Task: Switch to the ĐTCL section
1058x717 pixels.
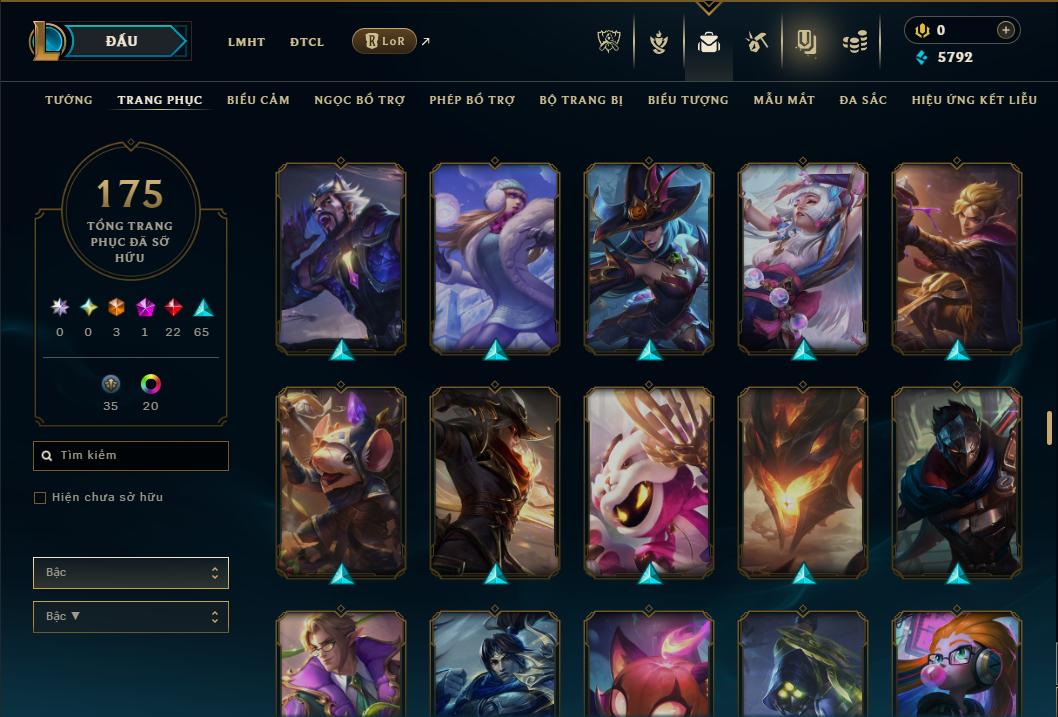Action: point(307,42)
